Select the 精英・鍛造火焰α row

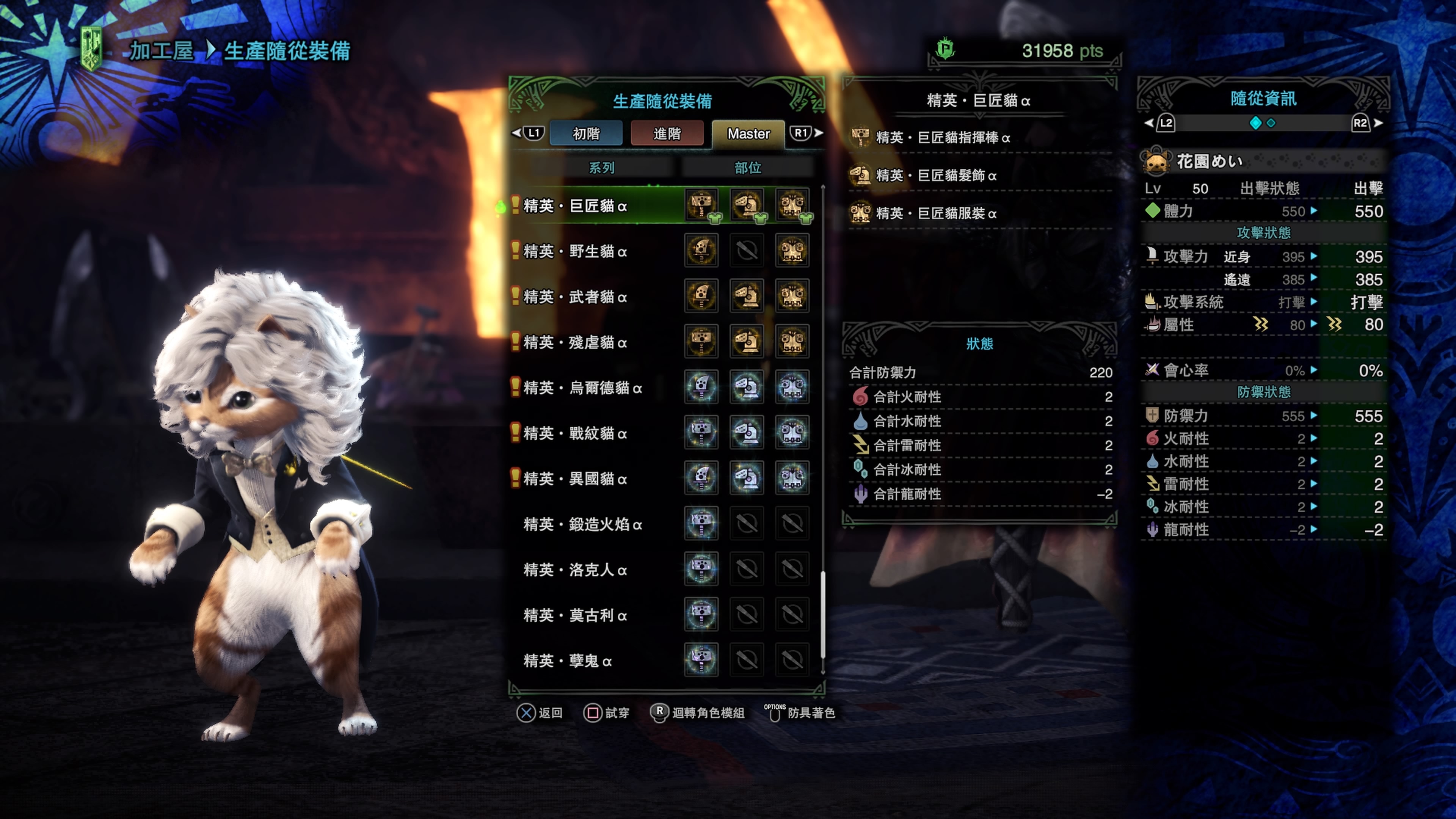click(582, 524)
